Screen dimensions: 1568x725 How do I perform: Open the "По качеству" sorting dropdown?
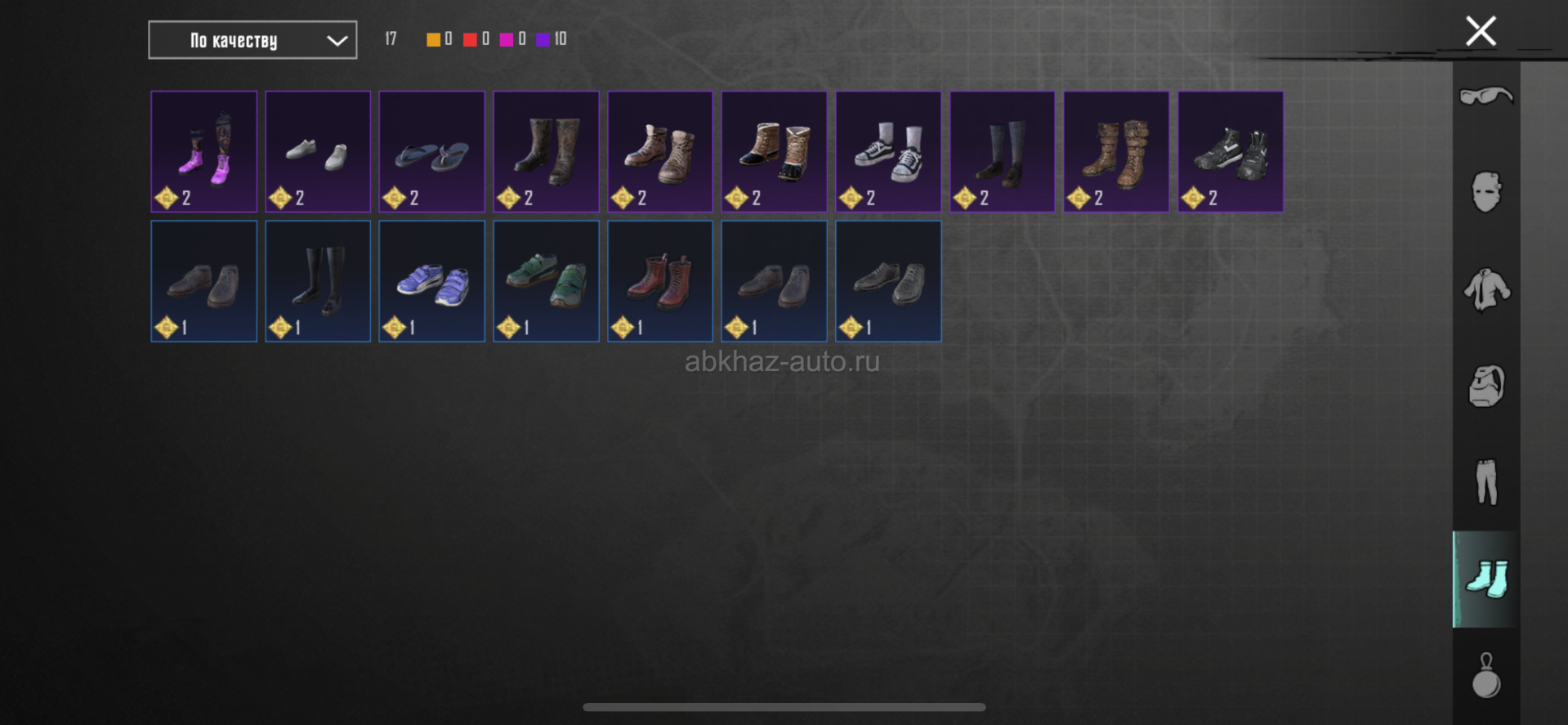[x=252, y=40]
